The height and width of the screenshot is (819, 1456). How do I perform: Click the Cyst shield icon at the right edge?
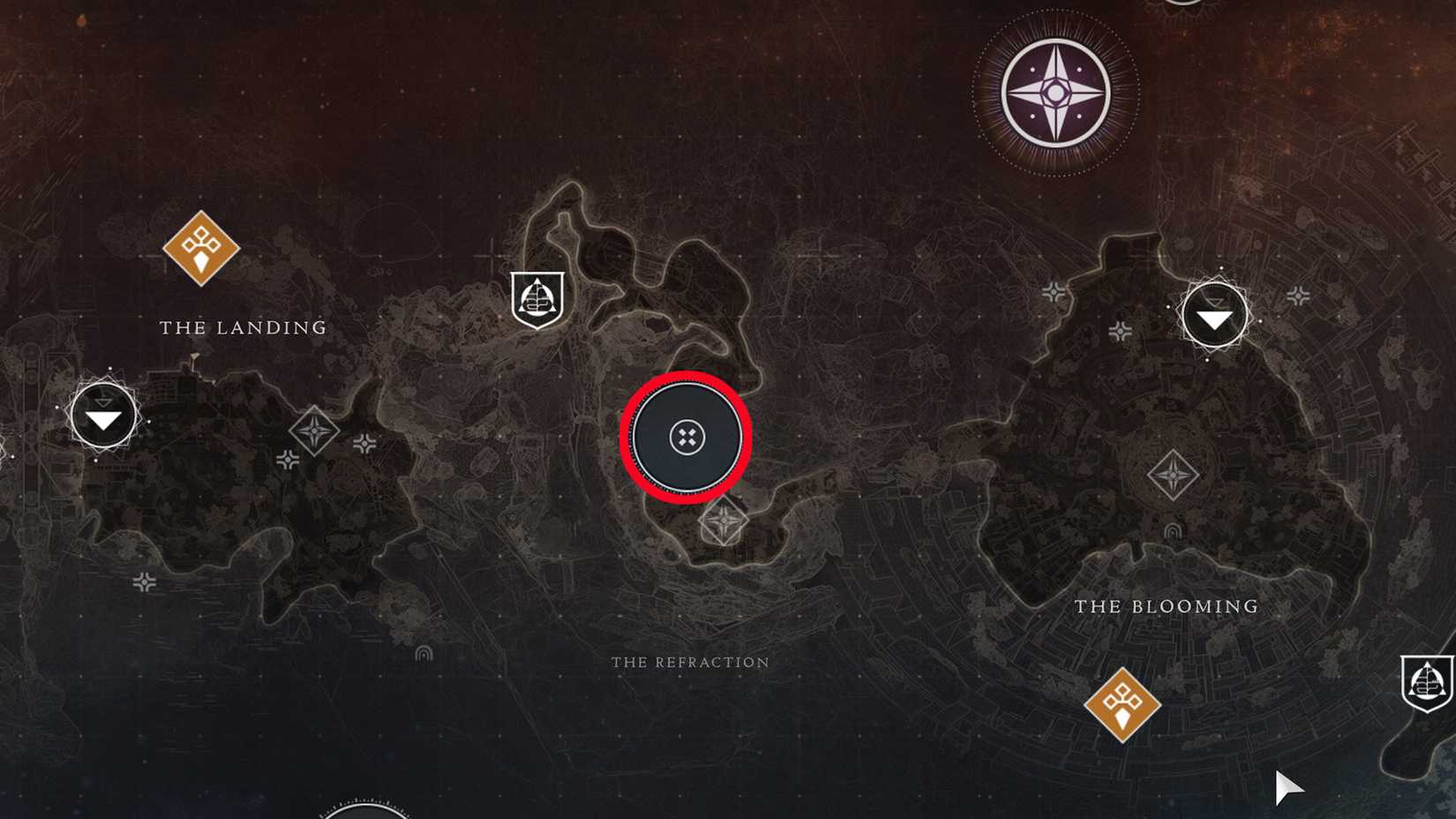pos(1429,681)
